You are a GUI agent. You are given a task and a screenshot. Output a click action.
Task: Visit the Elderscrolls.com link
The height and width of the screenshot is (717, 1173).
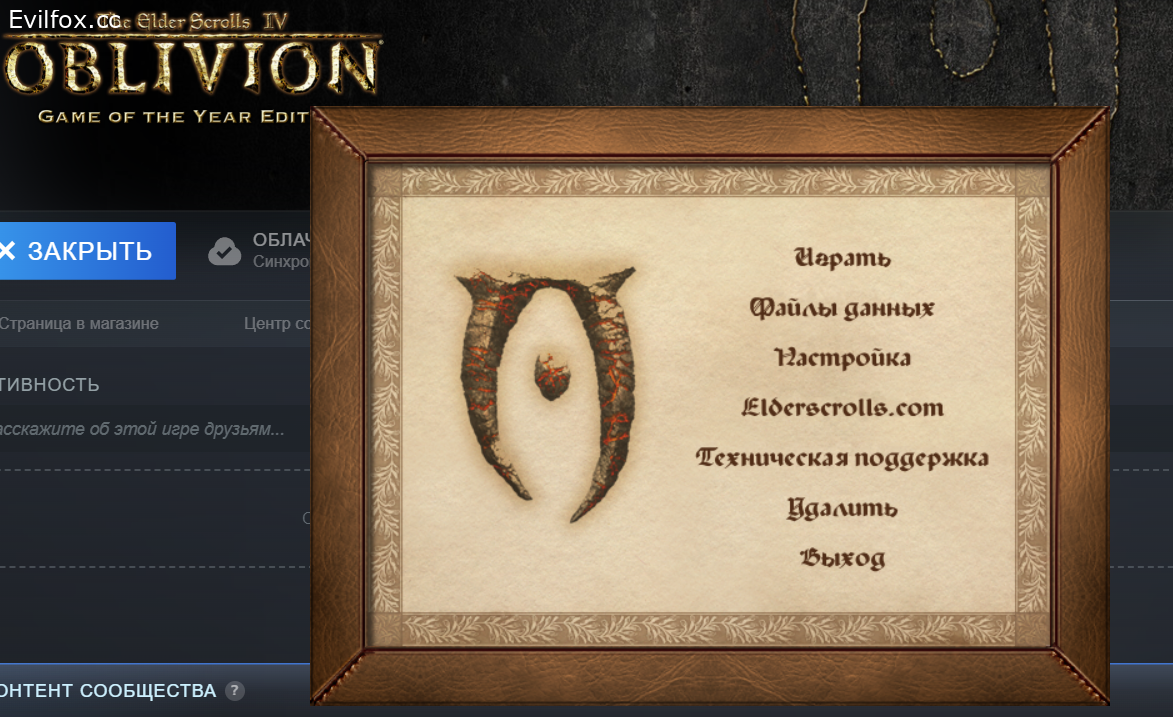pyautogui.click(x=842, y=408)
